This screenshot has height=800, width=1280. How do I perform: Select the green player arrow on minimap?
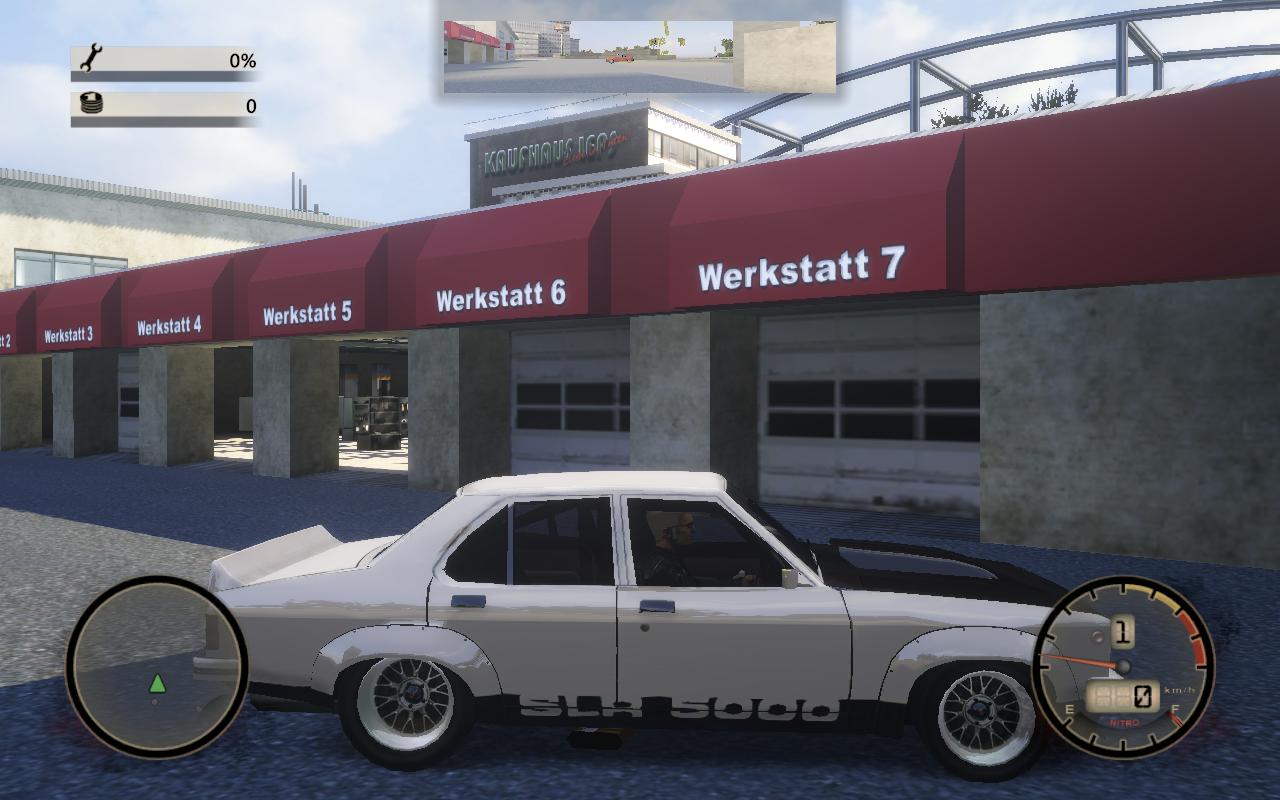point(157,684)
